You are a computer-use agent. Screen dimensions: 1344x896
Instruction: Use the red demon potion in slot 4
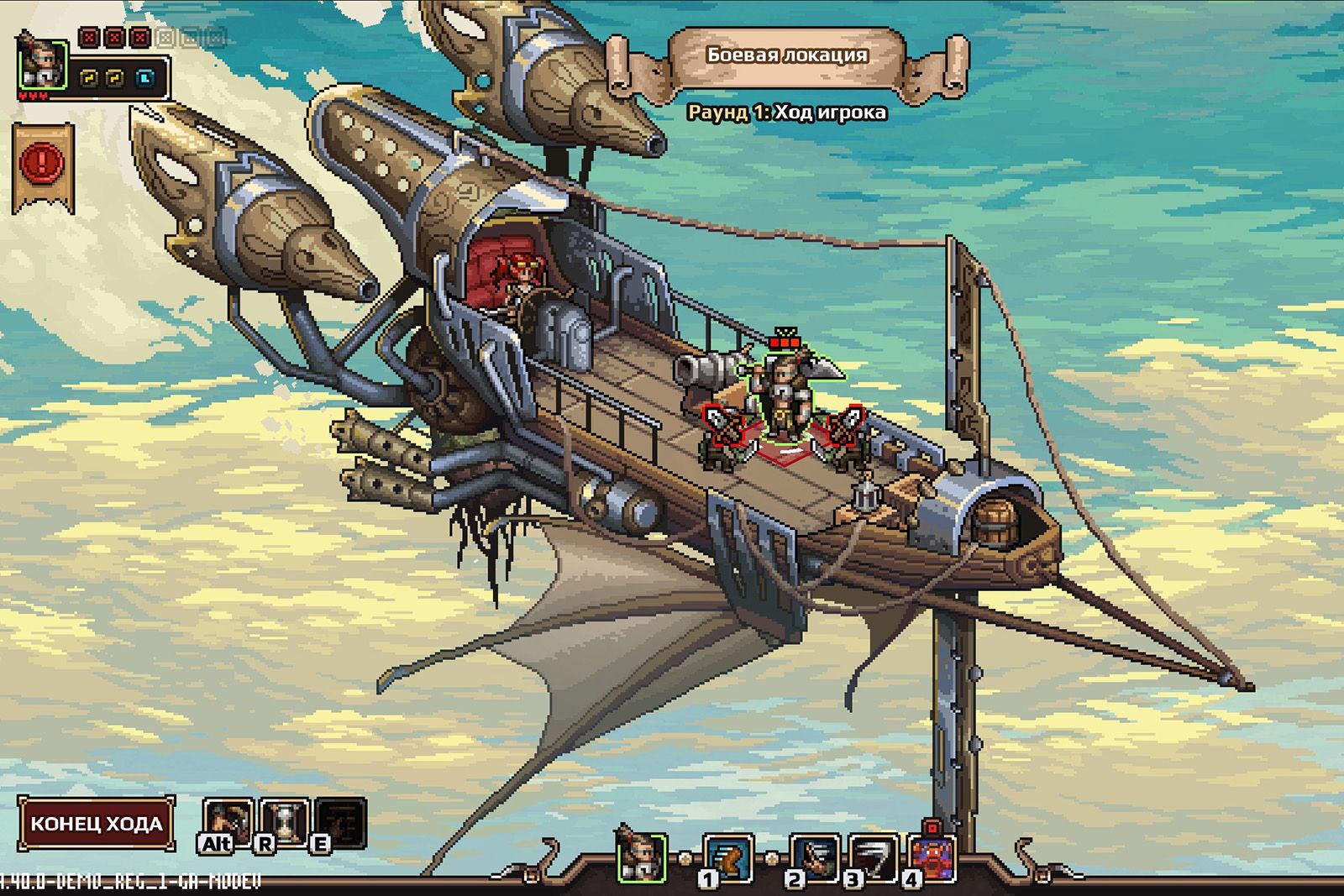pos(932,858)
